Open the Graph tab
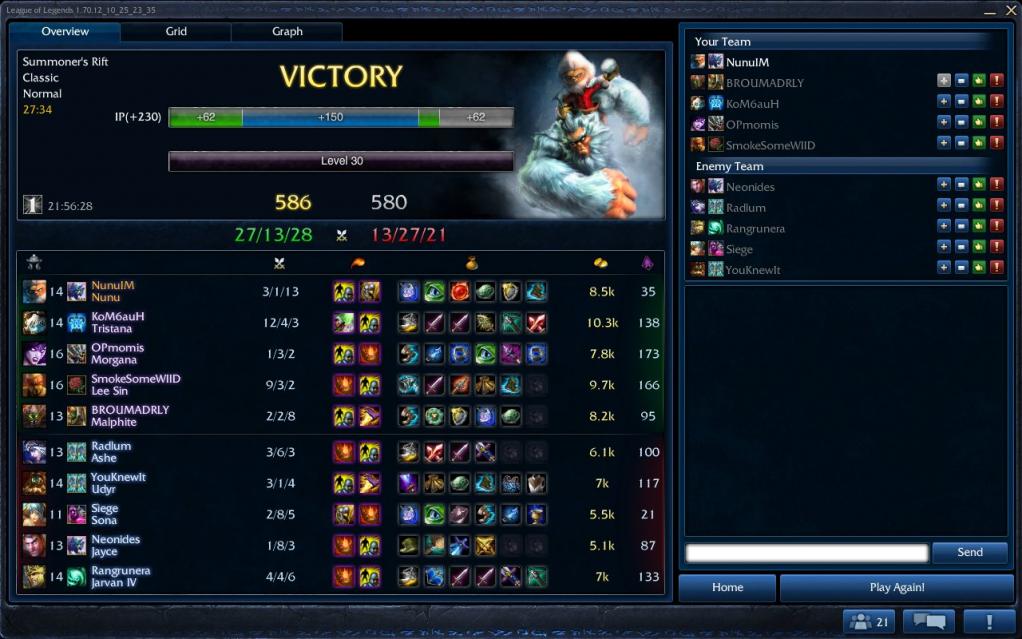The width and height of the screenshot is (1022, 639). coord(287,32)
